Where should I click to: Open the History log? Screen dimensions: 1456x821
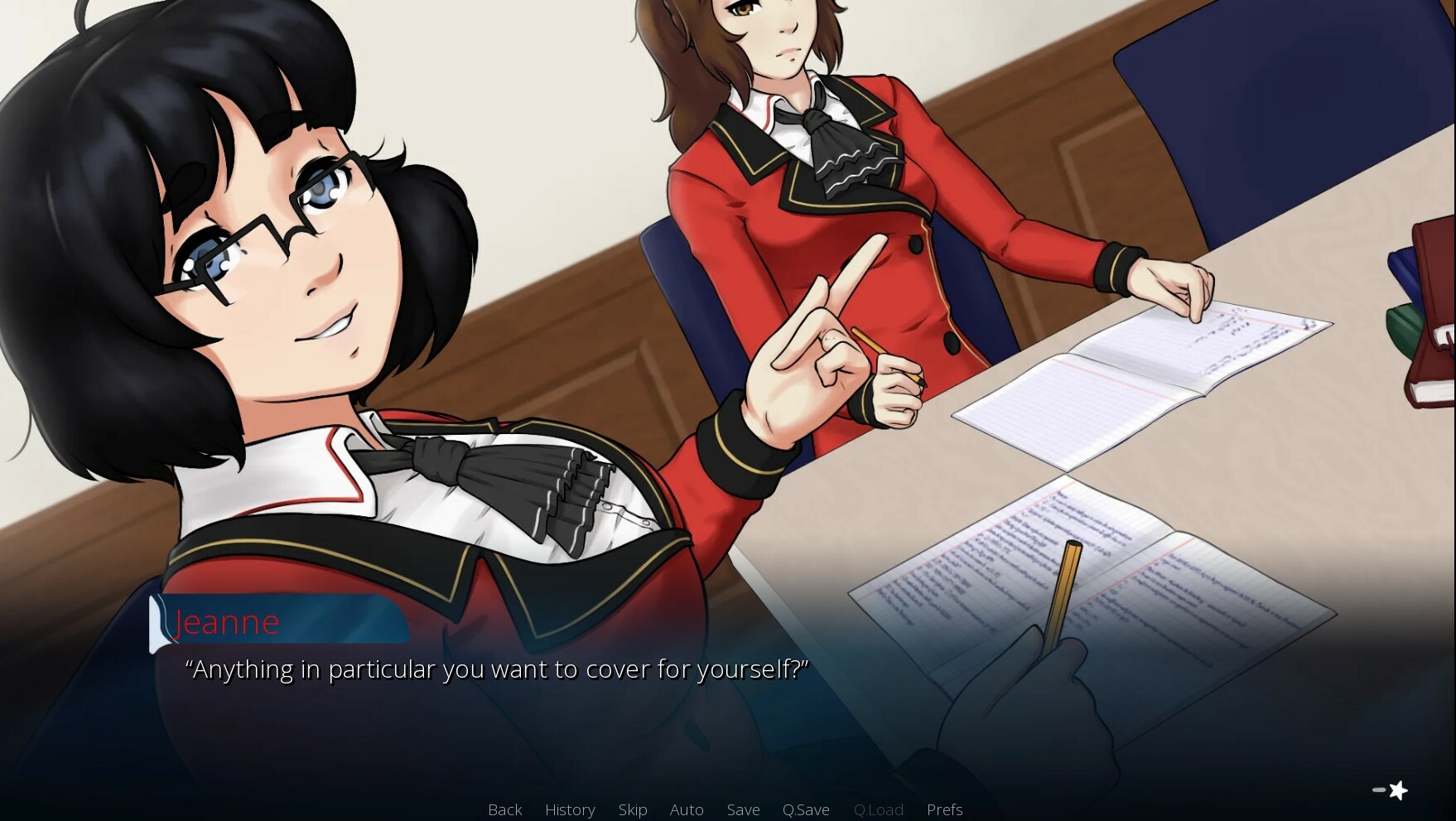click(570, 809)
